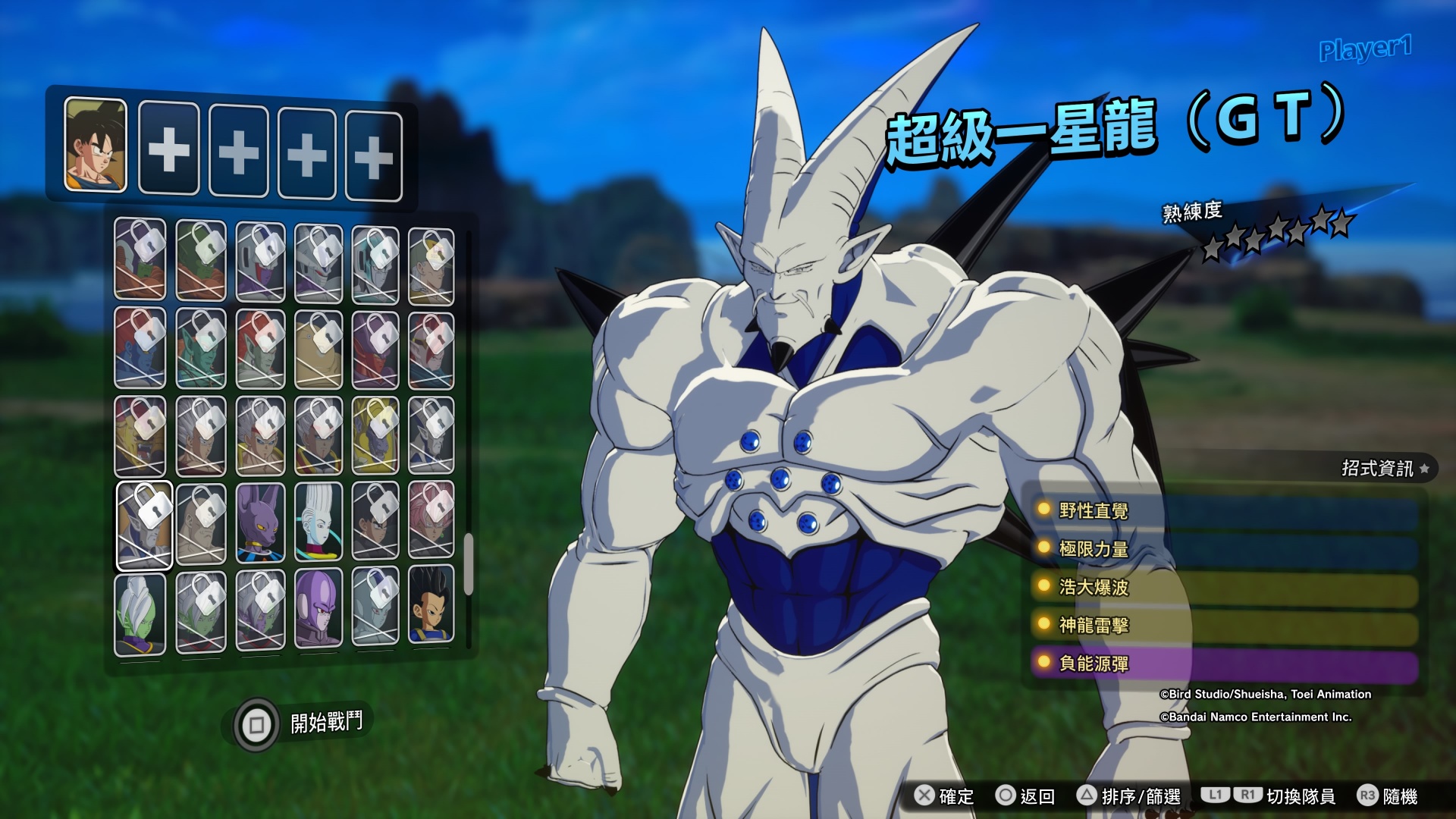Select the Beerus character icon in the roster
This screenshot has width=1456, height=819.
point(260,522)
